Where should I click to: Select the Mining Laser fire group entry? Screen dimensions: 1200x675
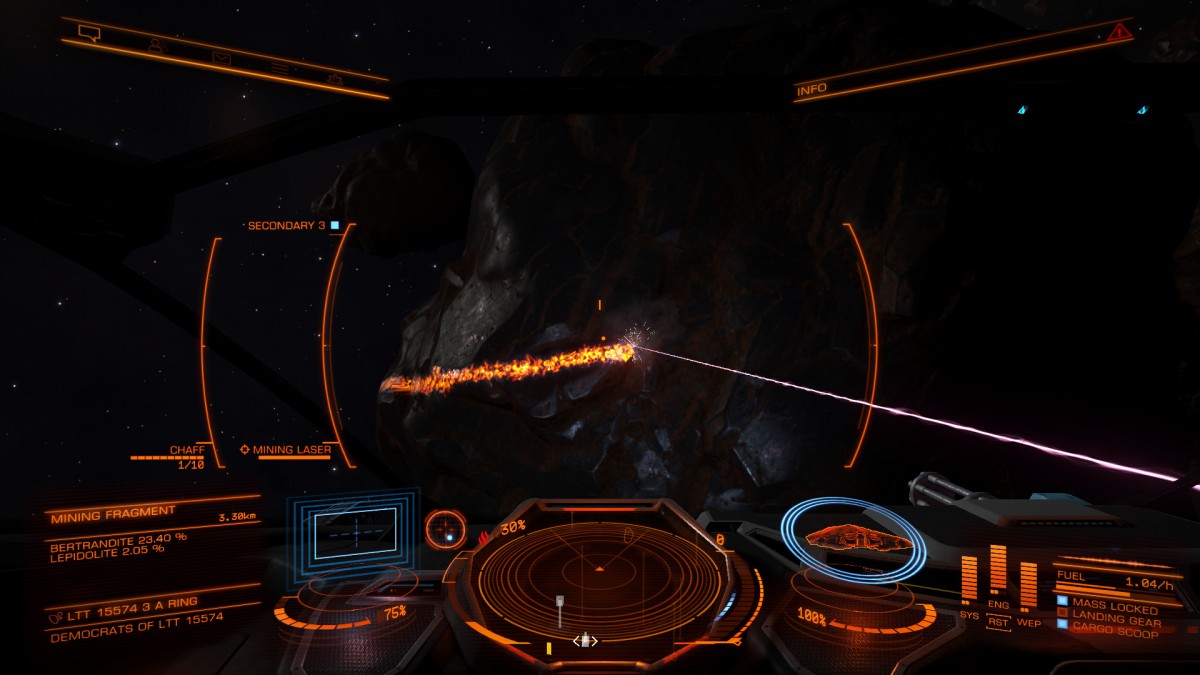click(x=291, y=450)
